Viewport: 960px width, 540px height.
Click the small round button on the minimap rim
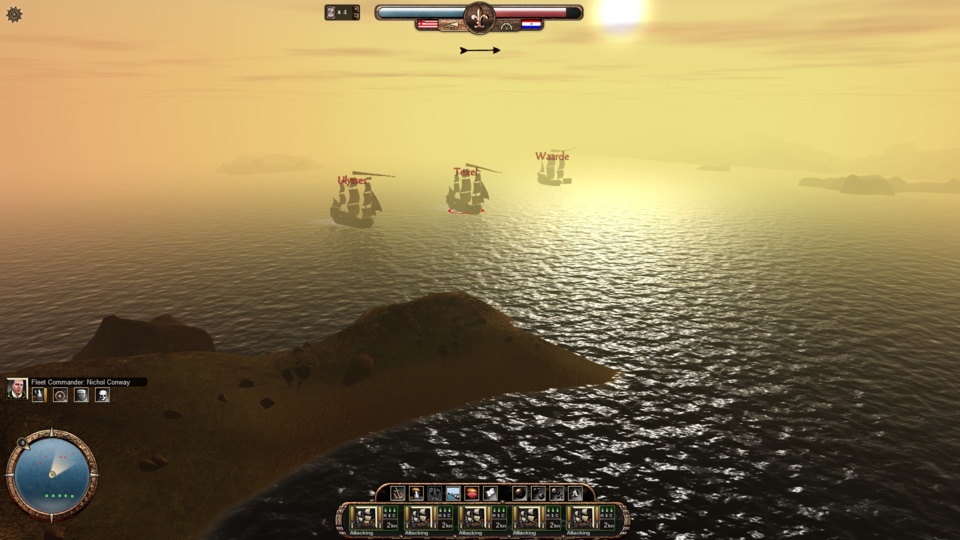[22, 443]
